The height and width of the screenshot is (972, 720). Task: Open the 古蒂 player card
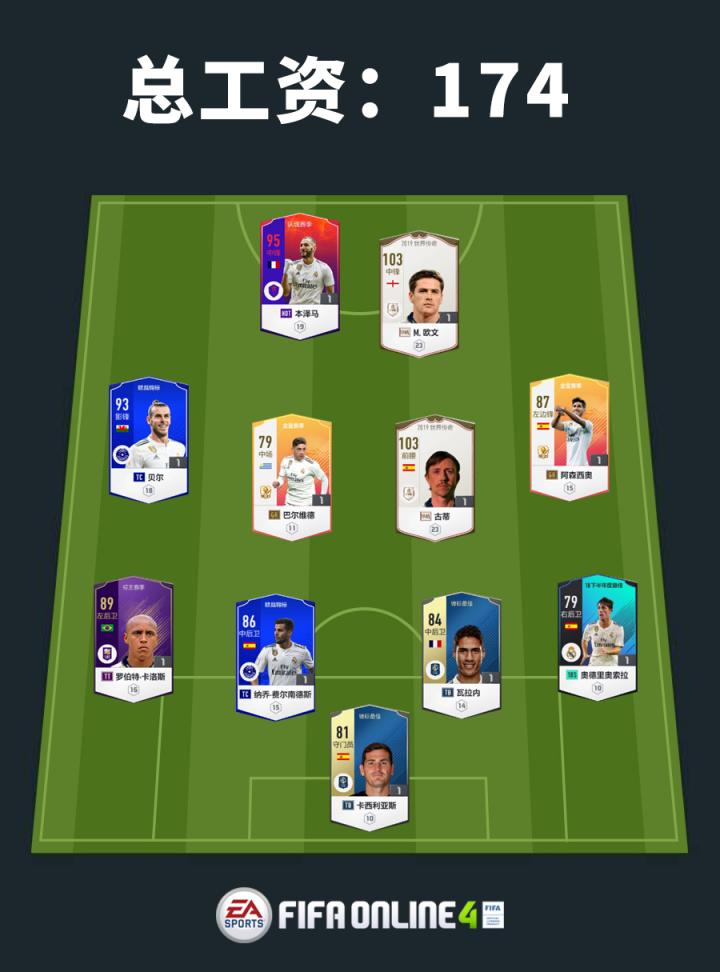pos(435,476)
